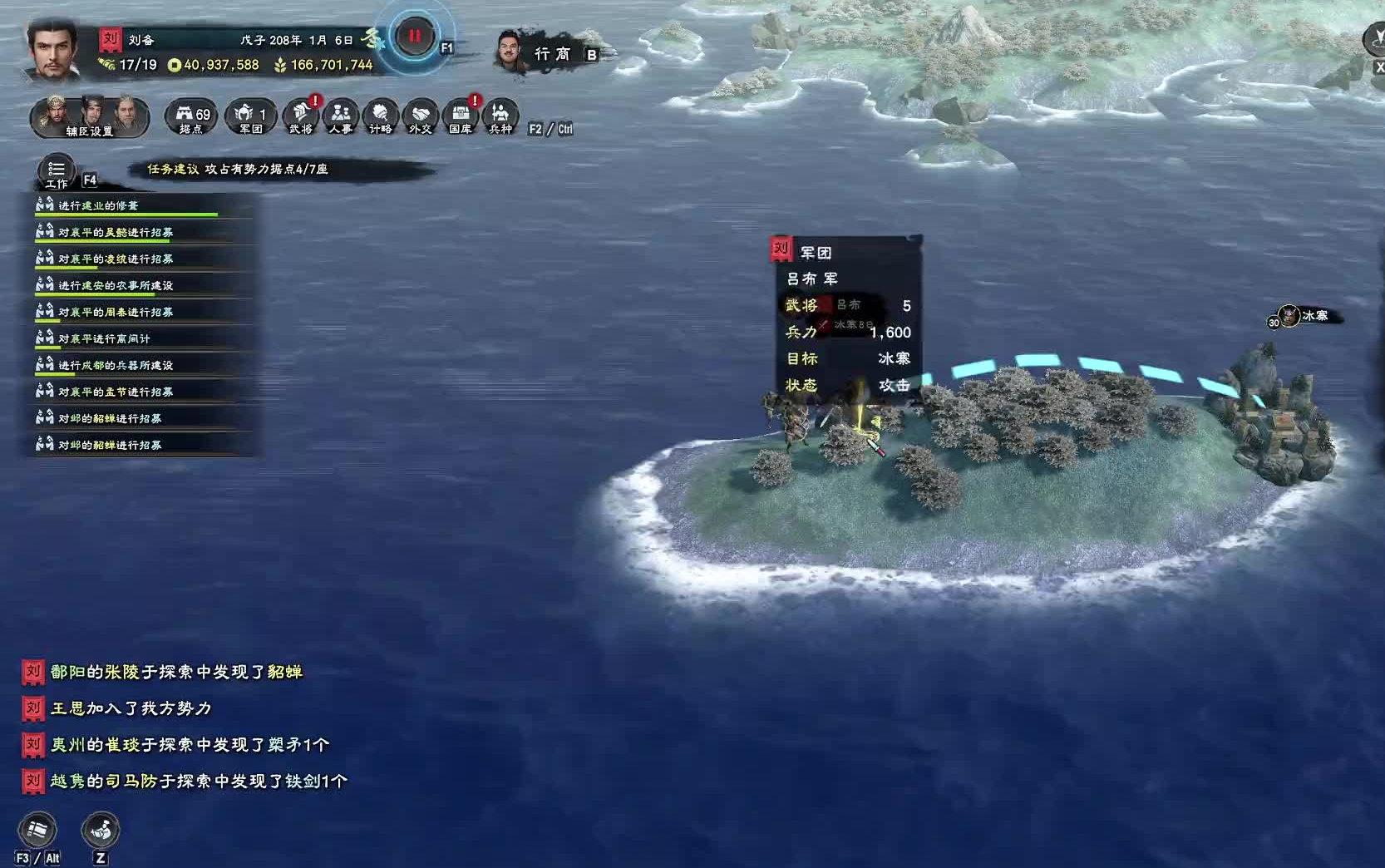This screenshot has height=868, width=1385.
Task: Open the 外交 (diplomacy) handshake icon
Action: pyautogui.click(x=420, y=117)
